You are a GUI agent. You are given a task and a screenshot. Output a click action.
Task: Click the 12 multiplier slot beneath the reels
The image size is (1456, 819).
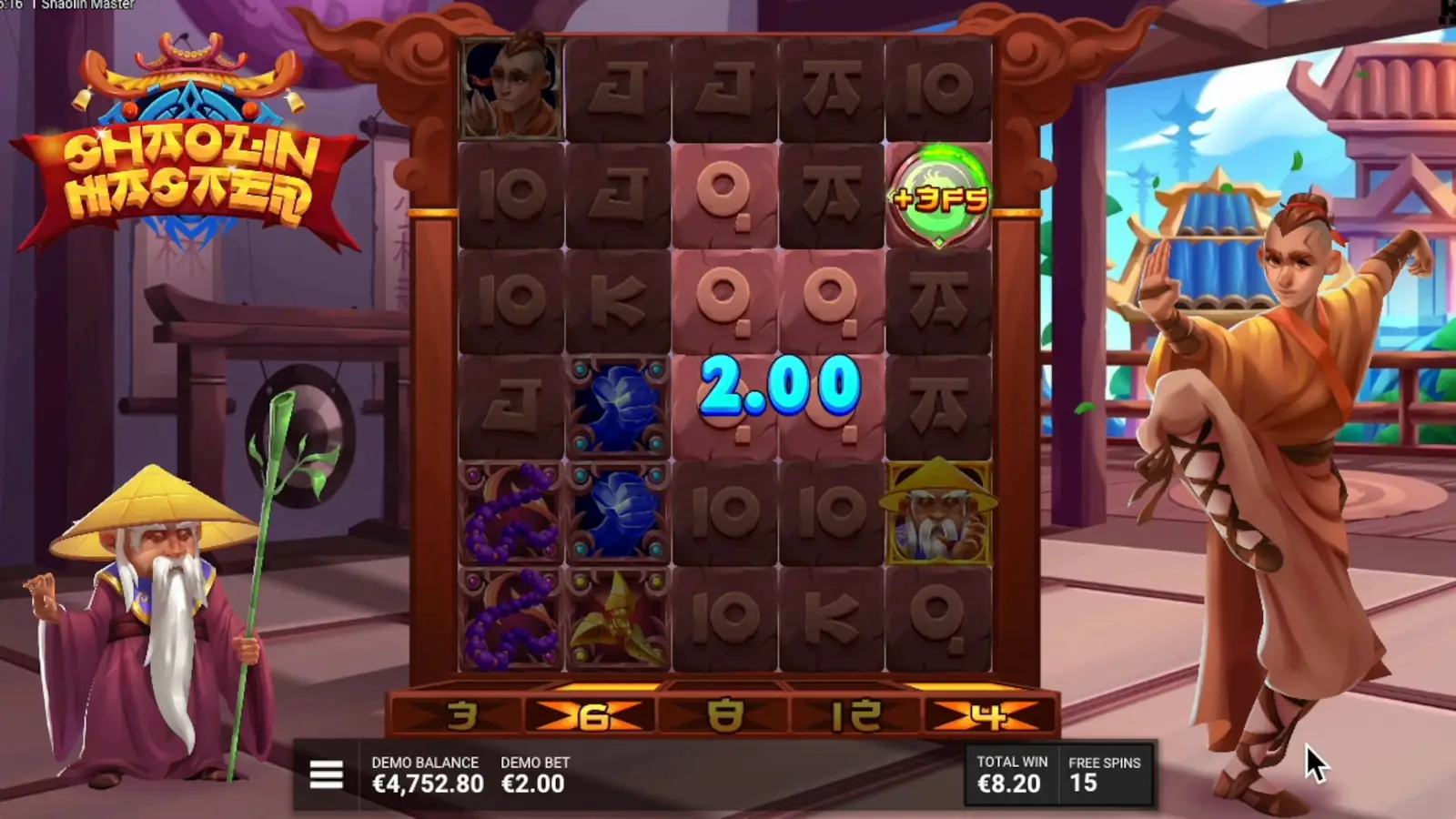click(855, 714)
